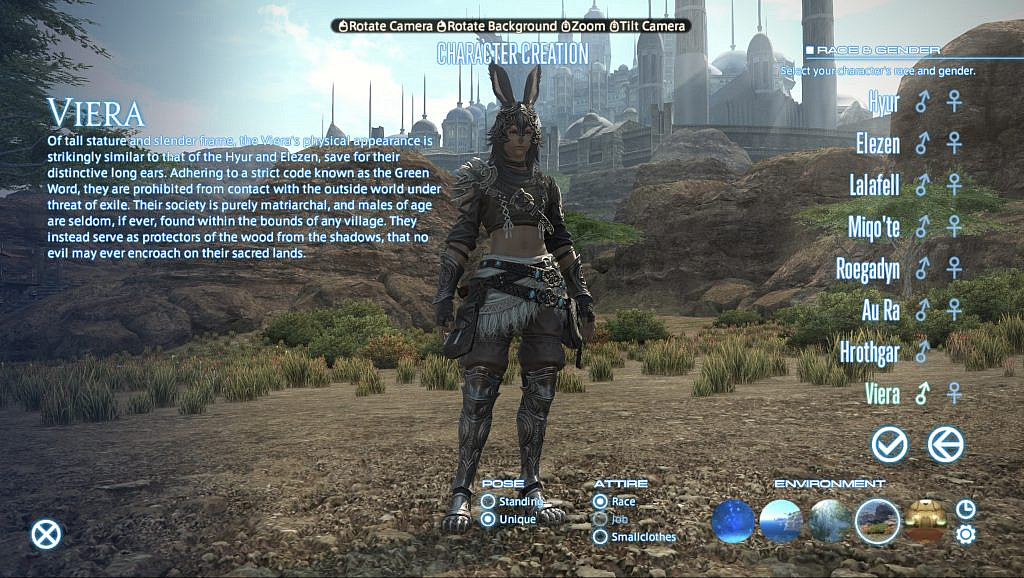Select the Standing pose option
Image resolution: width=1024 pixels, height=578 pixels.
488,501
